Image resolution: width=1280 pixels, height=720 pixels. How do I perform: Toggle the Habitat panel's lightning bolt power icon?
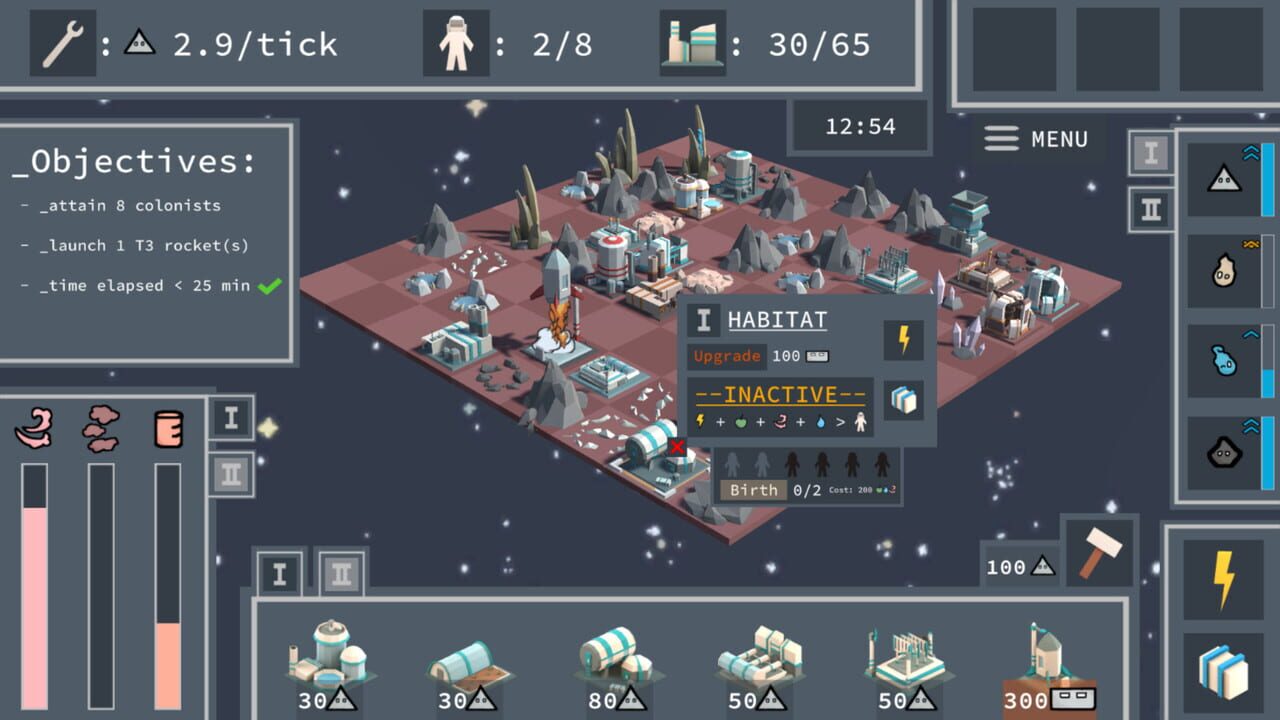click(904, 340)
